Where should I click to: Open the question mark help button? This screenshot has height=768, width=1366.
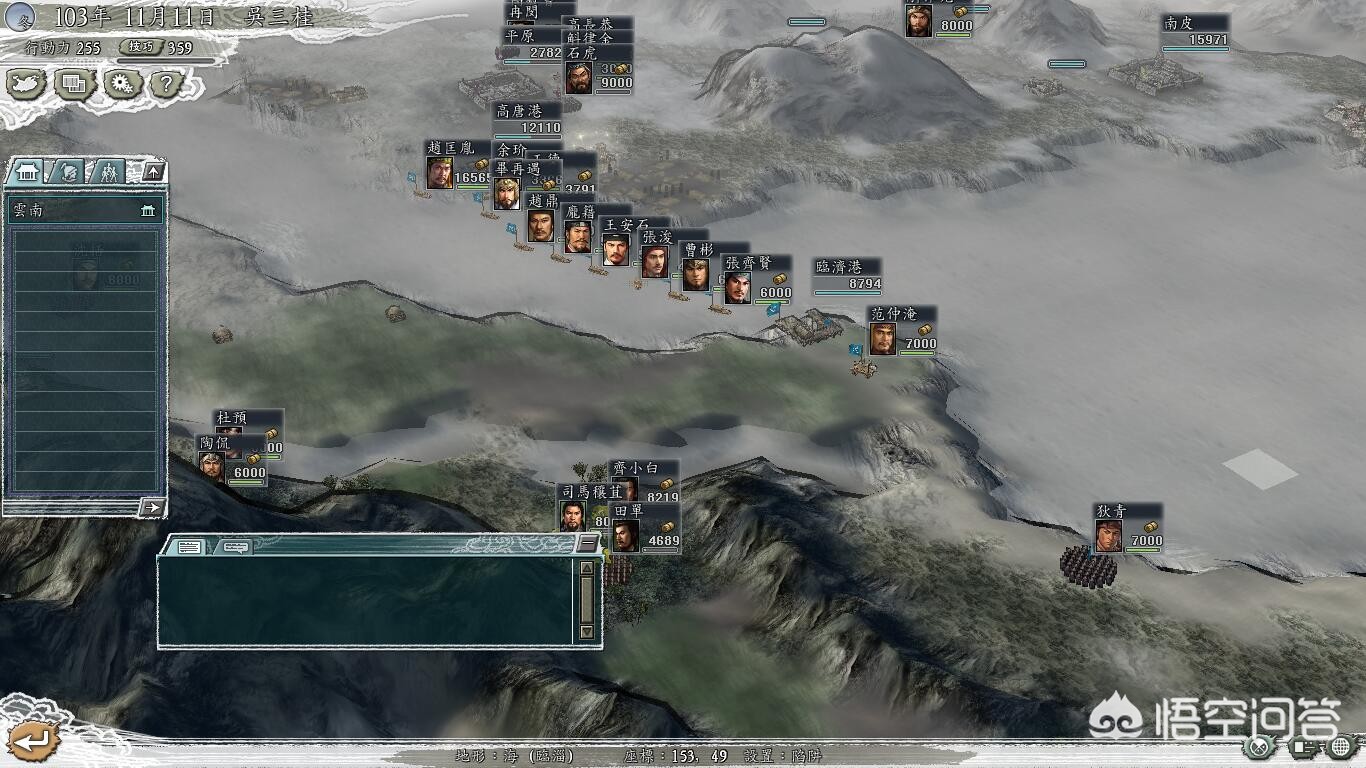(x=168, y=83)
